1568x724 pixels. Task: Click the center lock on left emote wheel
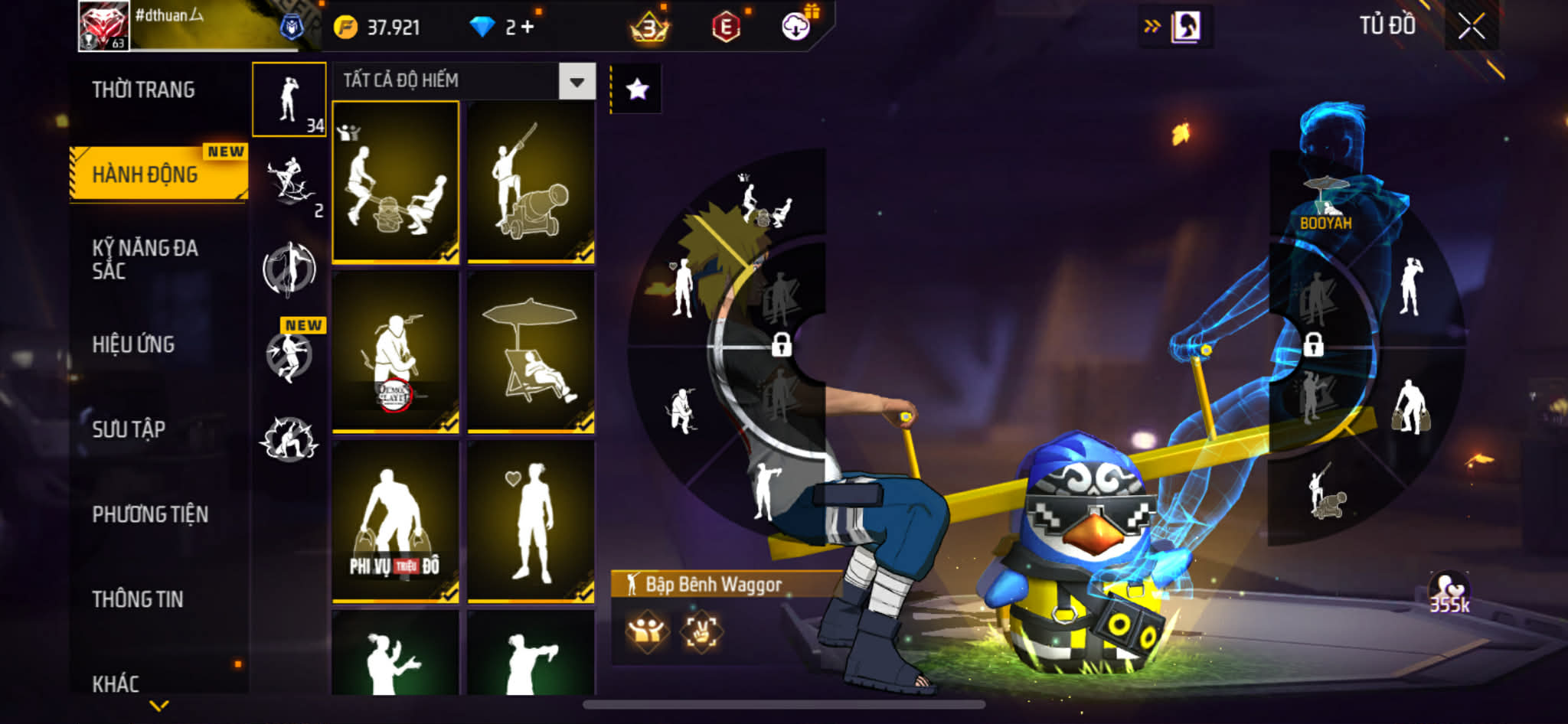[x=781, y=344]
